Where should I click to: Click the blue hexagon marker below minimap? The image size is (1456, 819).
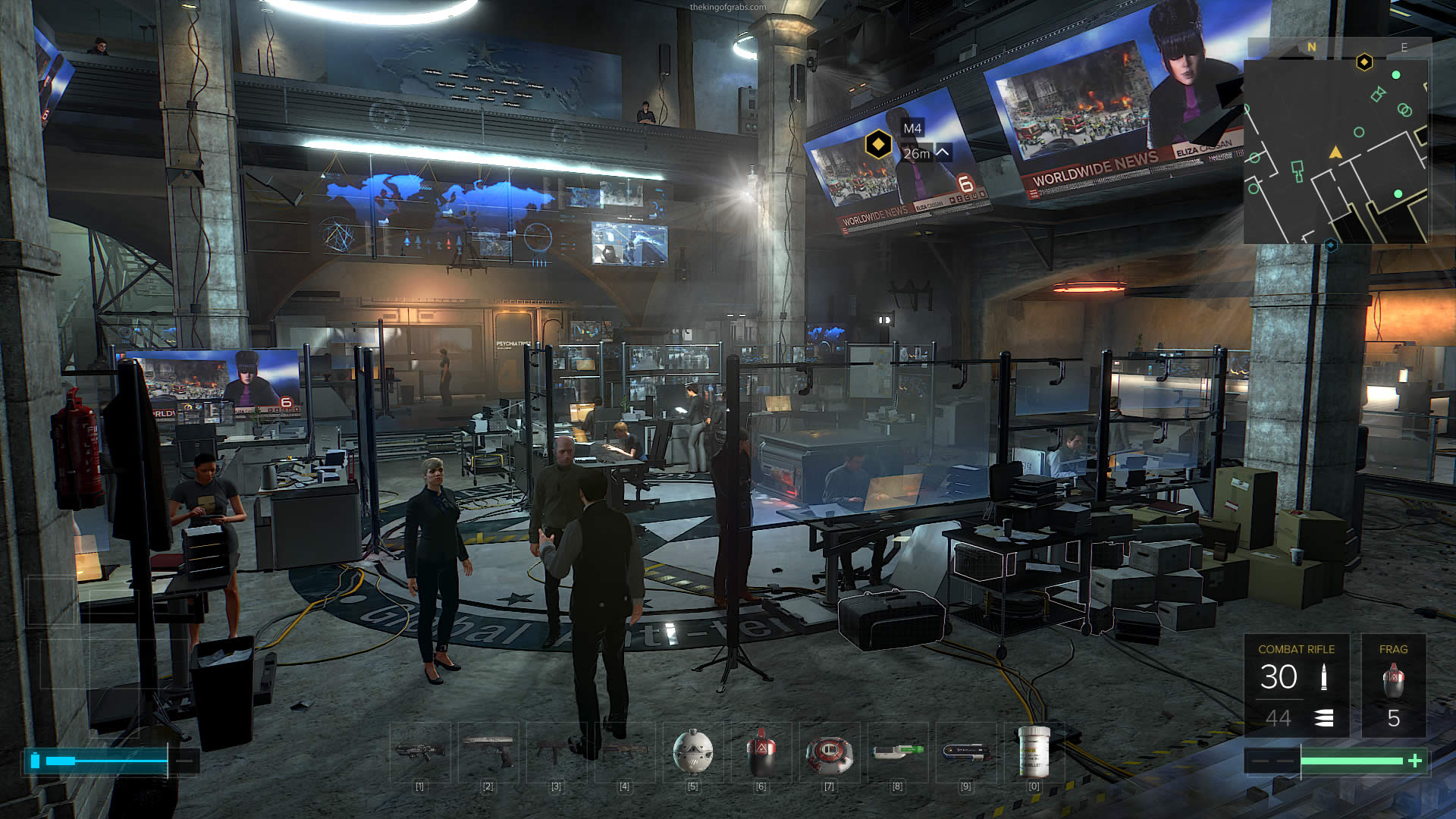click(x=1330, y=246)
